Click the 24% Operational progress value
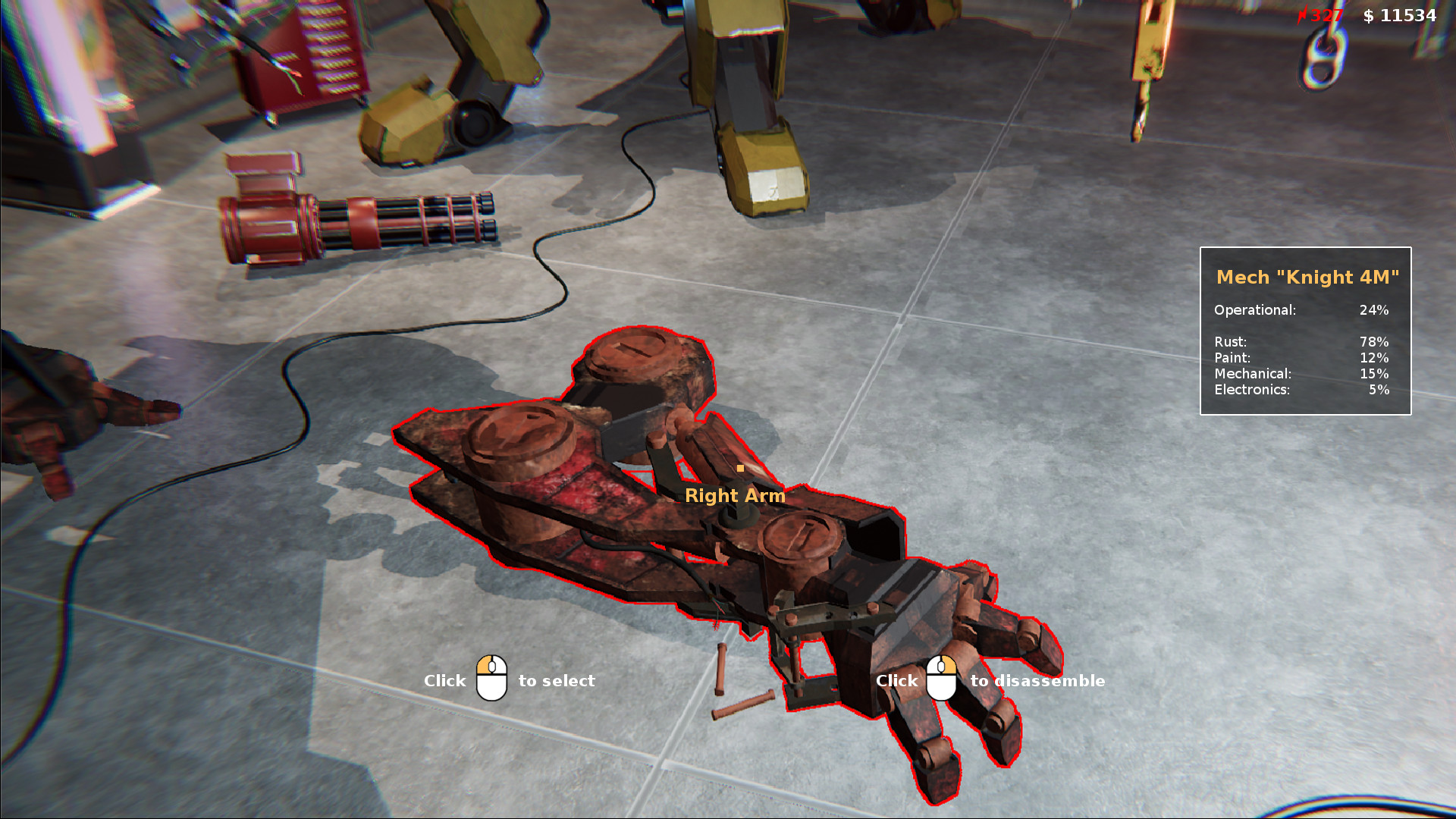Image resolution: width=1456 pixels, height=819 pixels. [1374, 309]
